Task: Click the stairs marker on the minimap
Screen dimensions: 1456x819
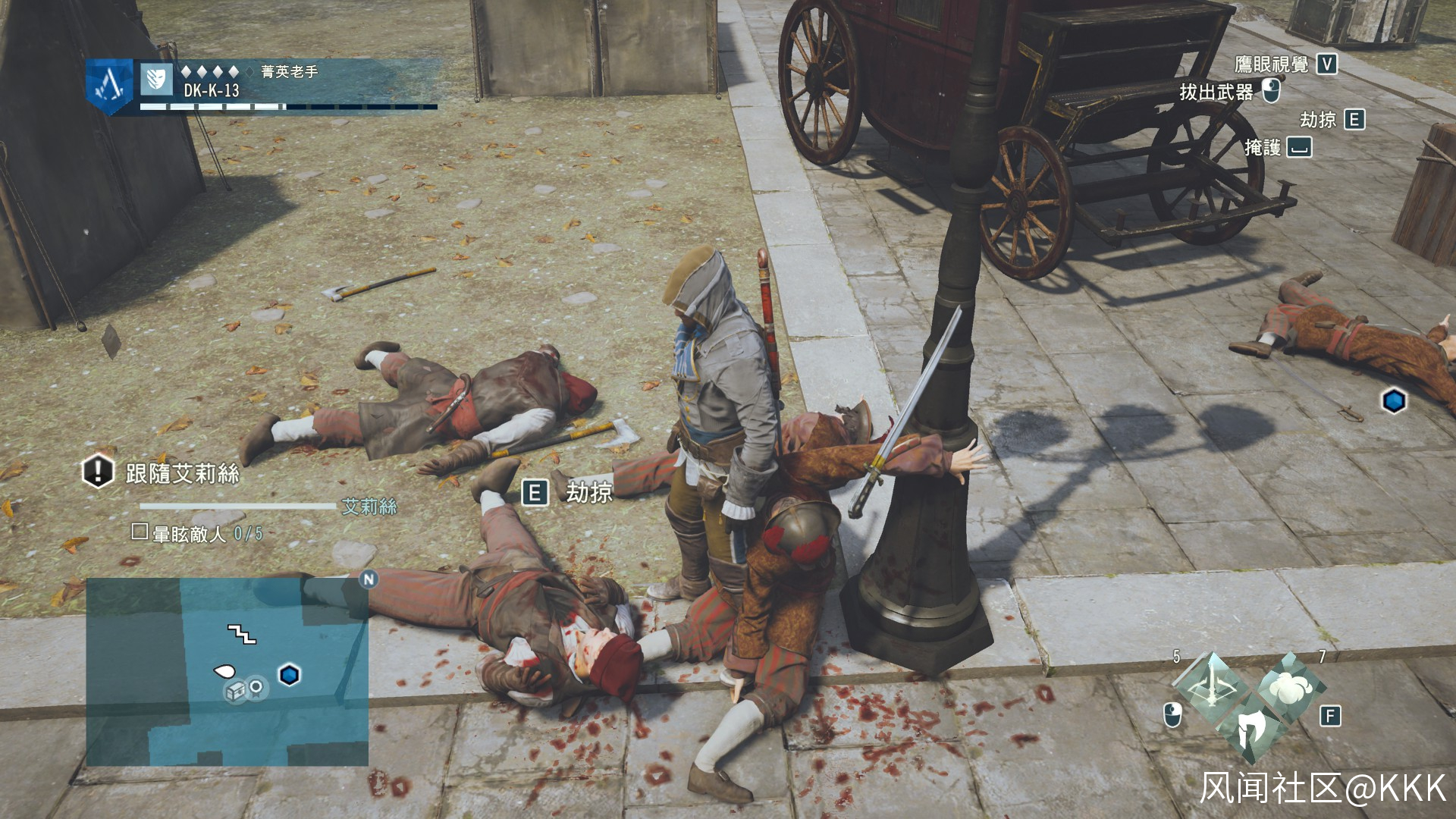Action: [x=242, y=634]
